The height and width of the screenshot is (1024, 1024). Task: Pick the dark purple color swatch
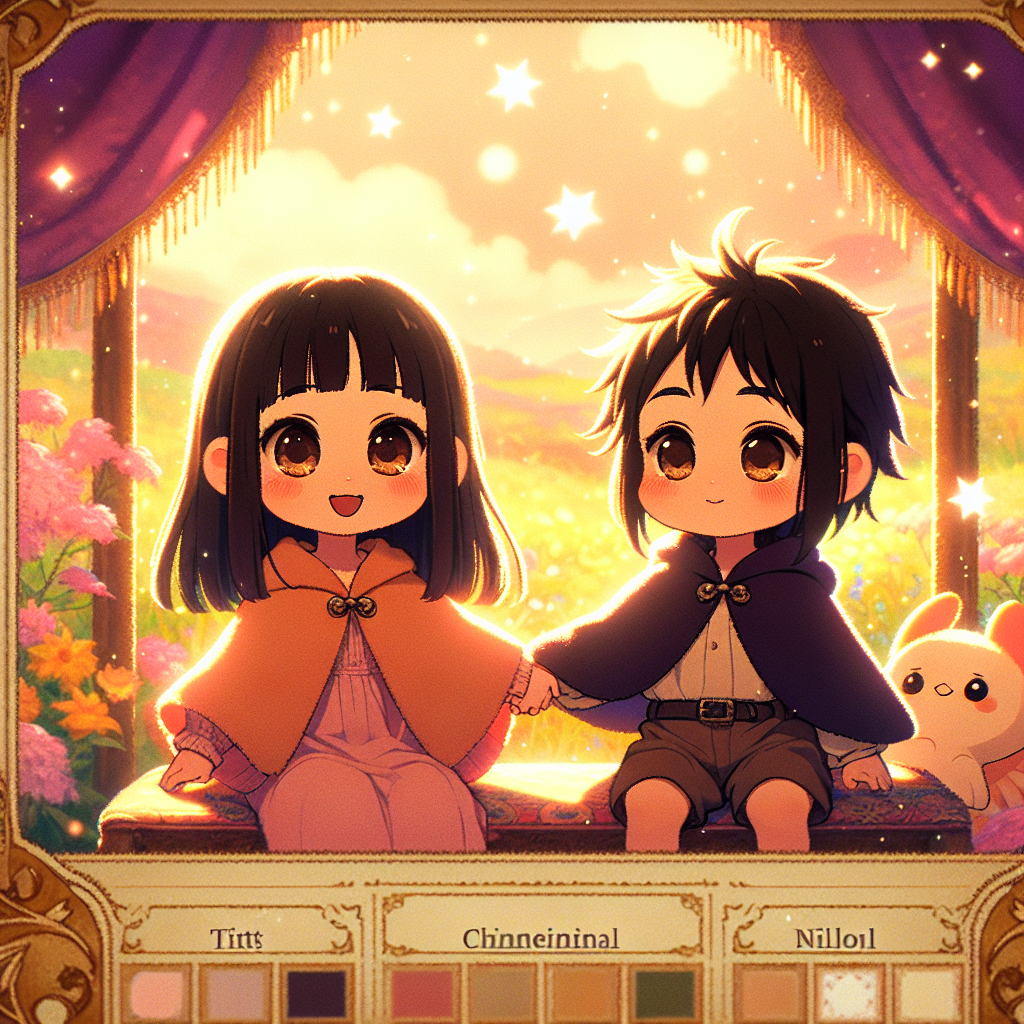pos(317,992)
